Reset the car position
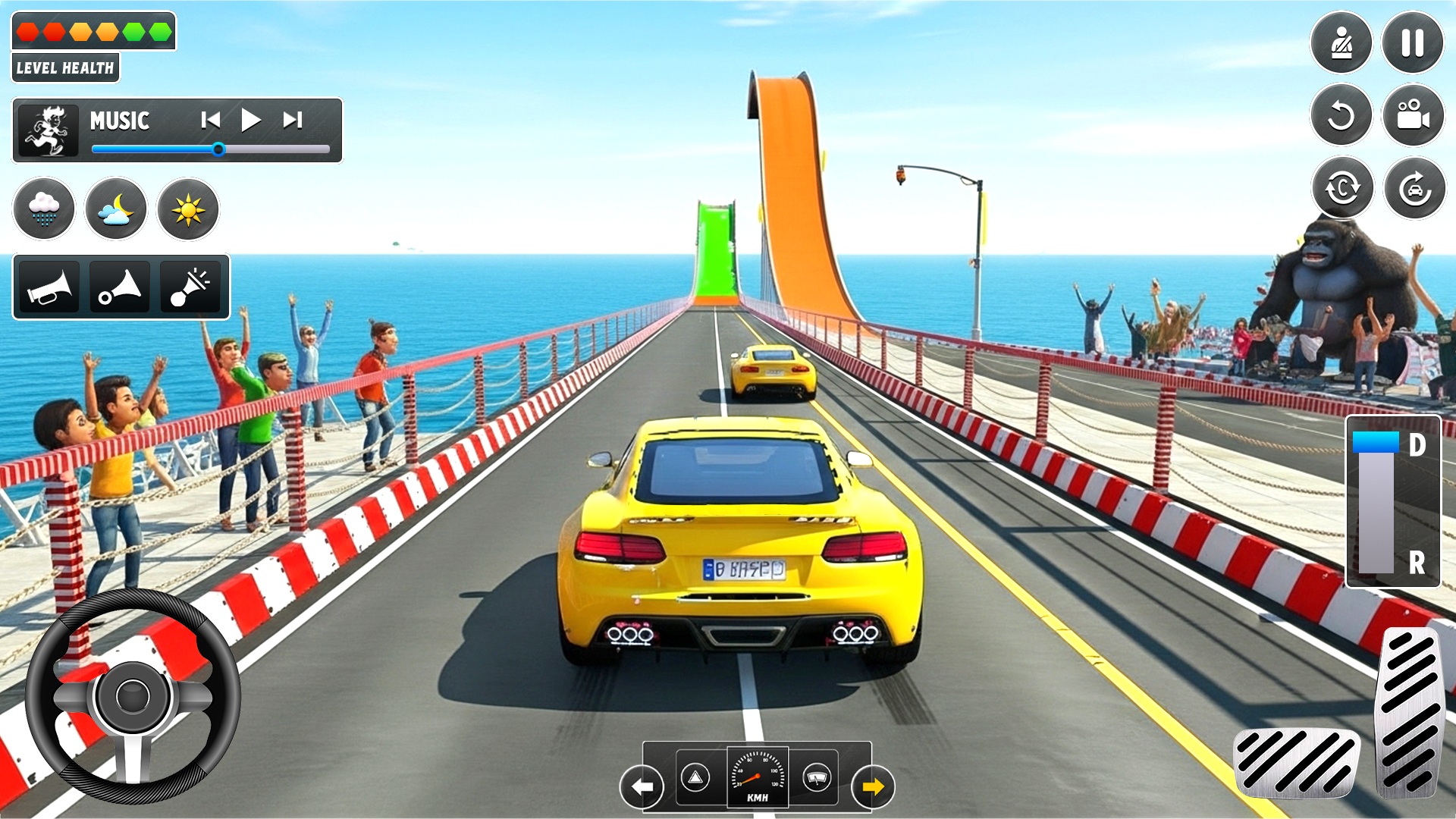This screenshot has width=1456, height=819. [1414, 187]
